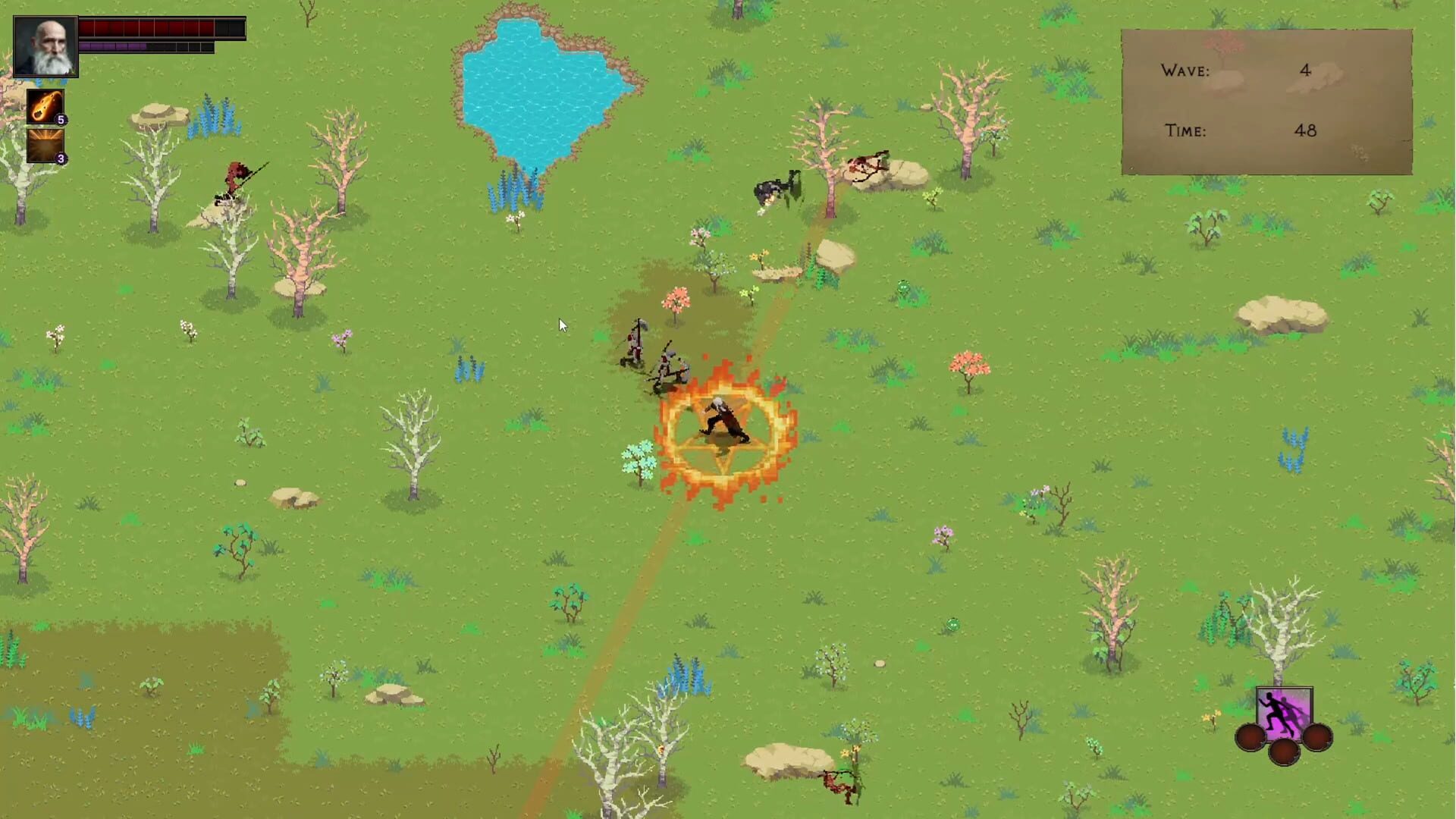Select the bearded wizard character portrait
The height and width of the screenshot is (819, 1456).
pyautogui.click(x=45, y=45)
